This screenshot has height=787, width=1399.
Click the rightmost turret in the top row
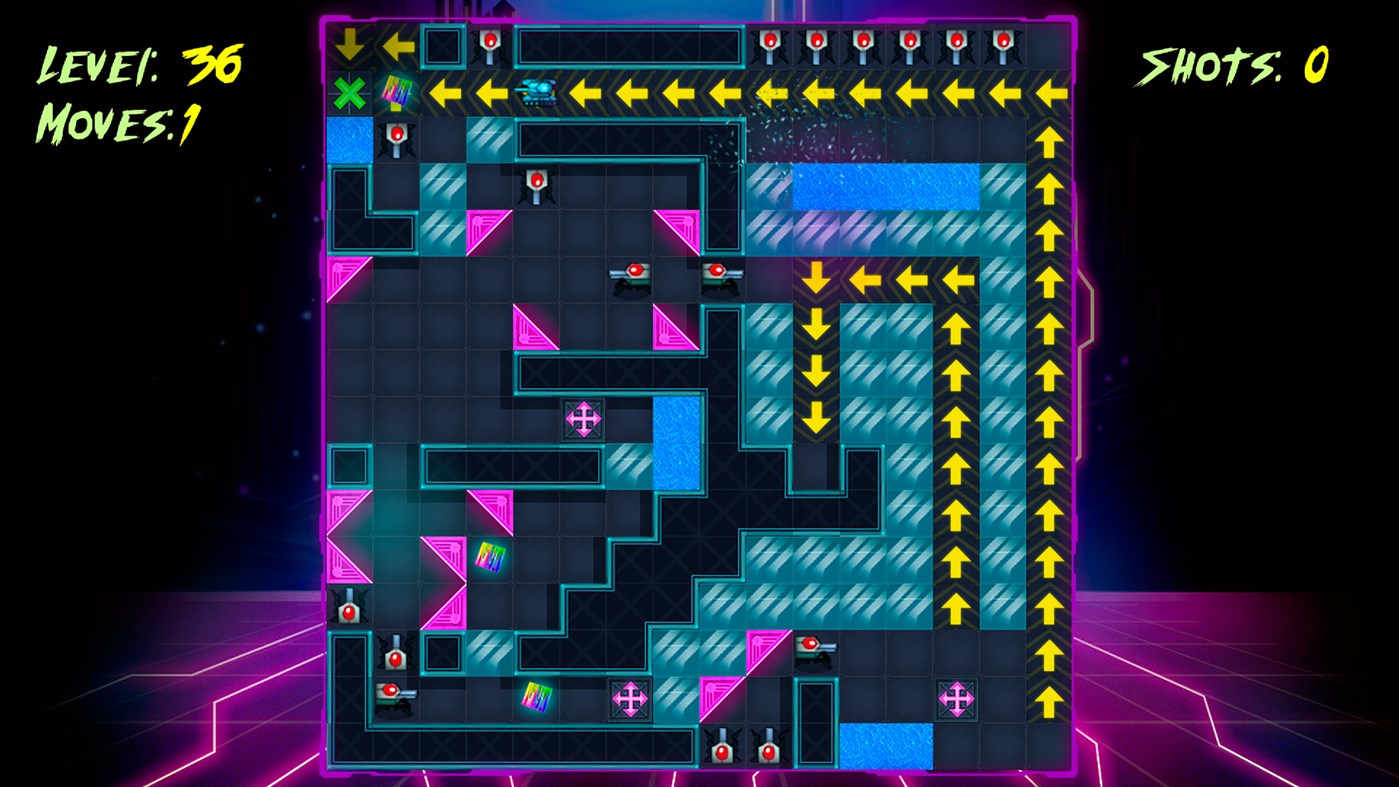998,42
